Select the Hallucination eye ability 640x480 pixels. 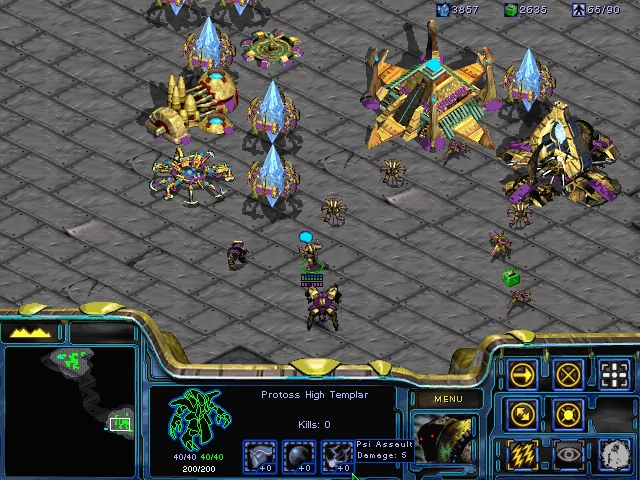(568, 453)
